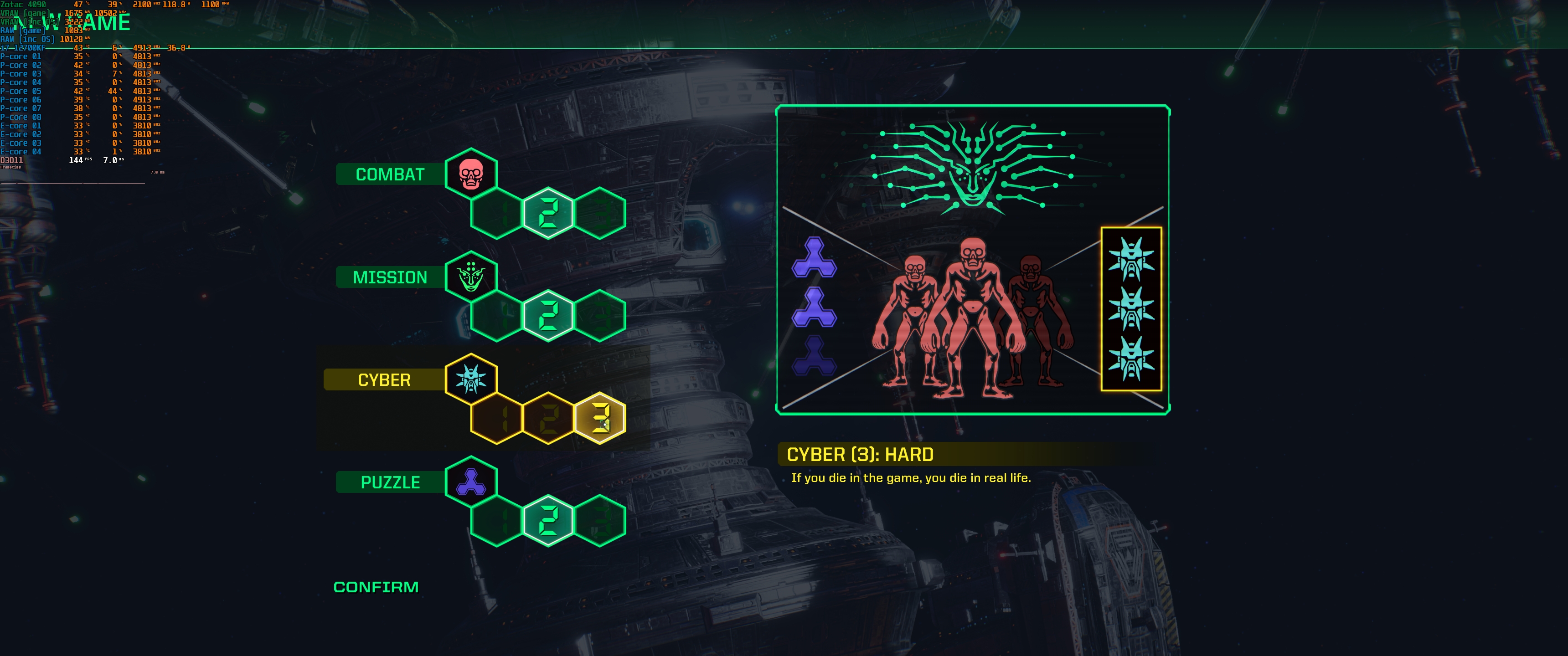
Task: Click the Mission alien face icon
Action: 471,277
